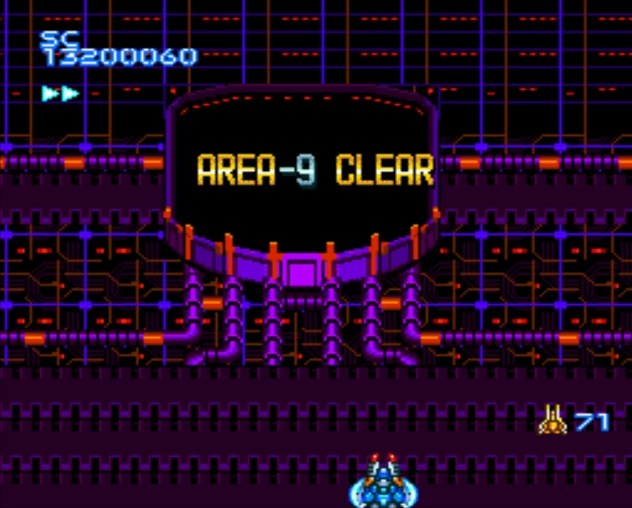Click the ship speed arrows indicator
The image size is (632, 508).
[x=60, y=94]
